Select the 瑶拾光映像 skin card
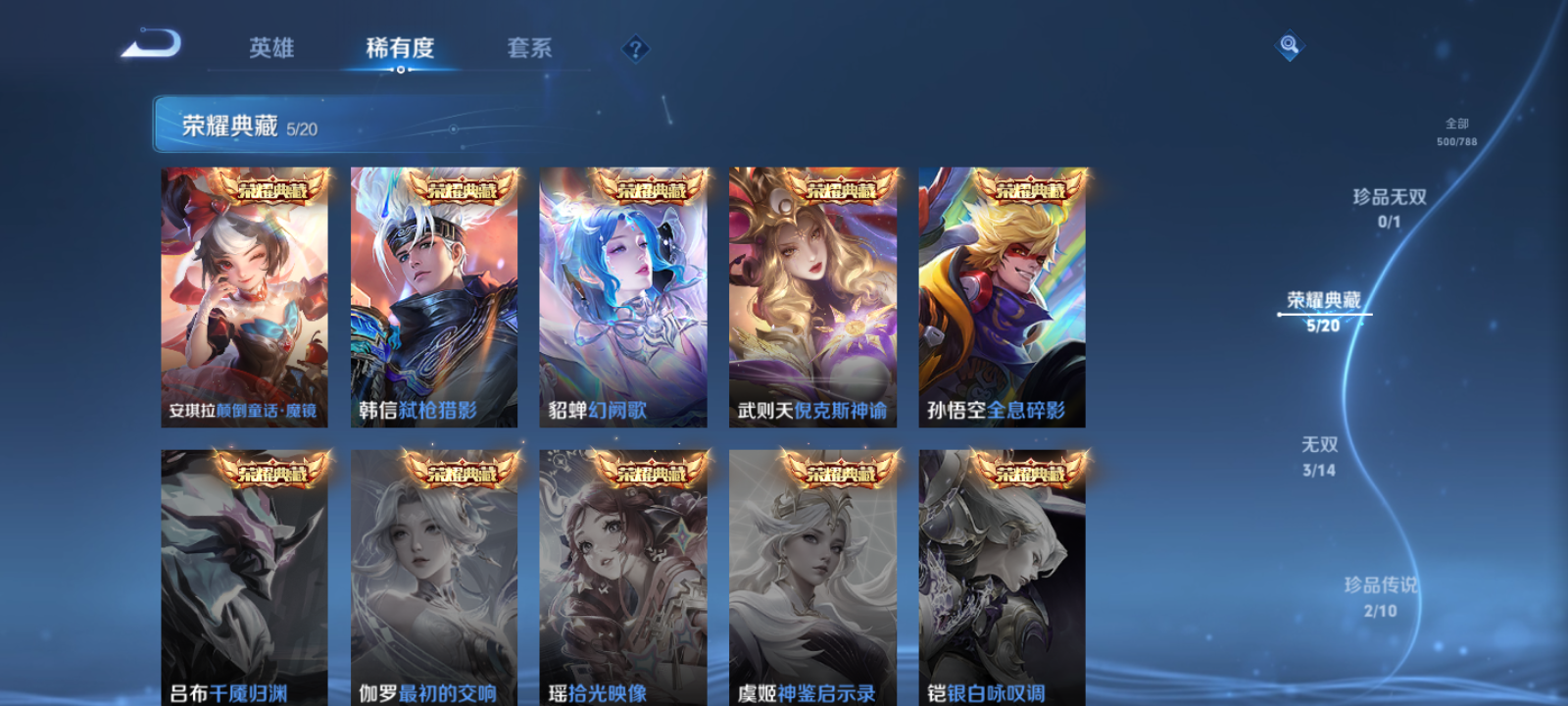The height and width of the screenshot is (706, 1568). (624, 579)
